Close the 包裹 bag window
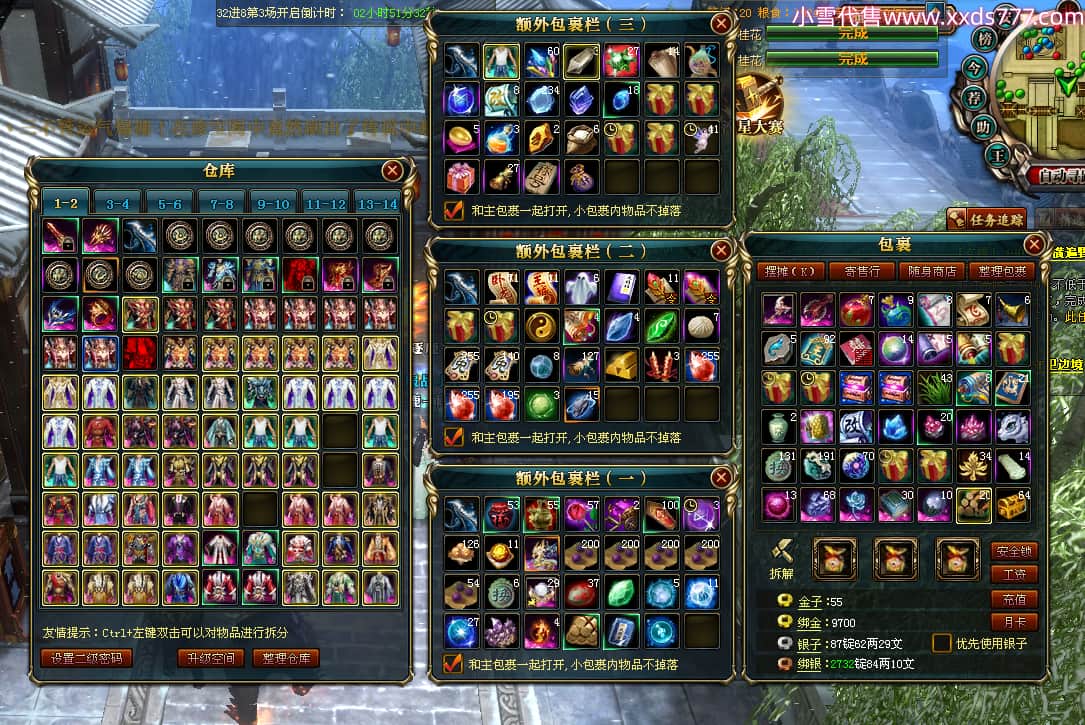Image resolution: width=1085 pixels, height=725 pixels. tap(1035, 244)
